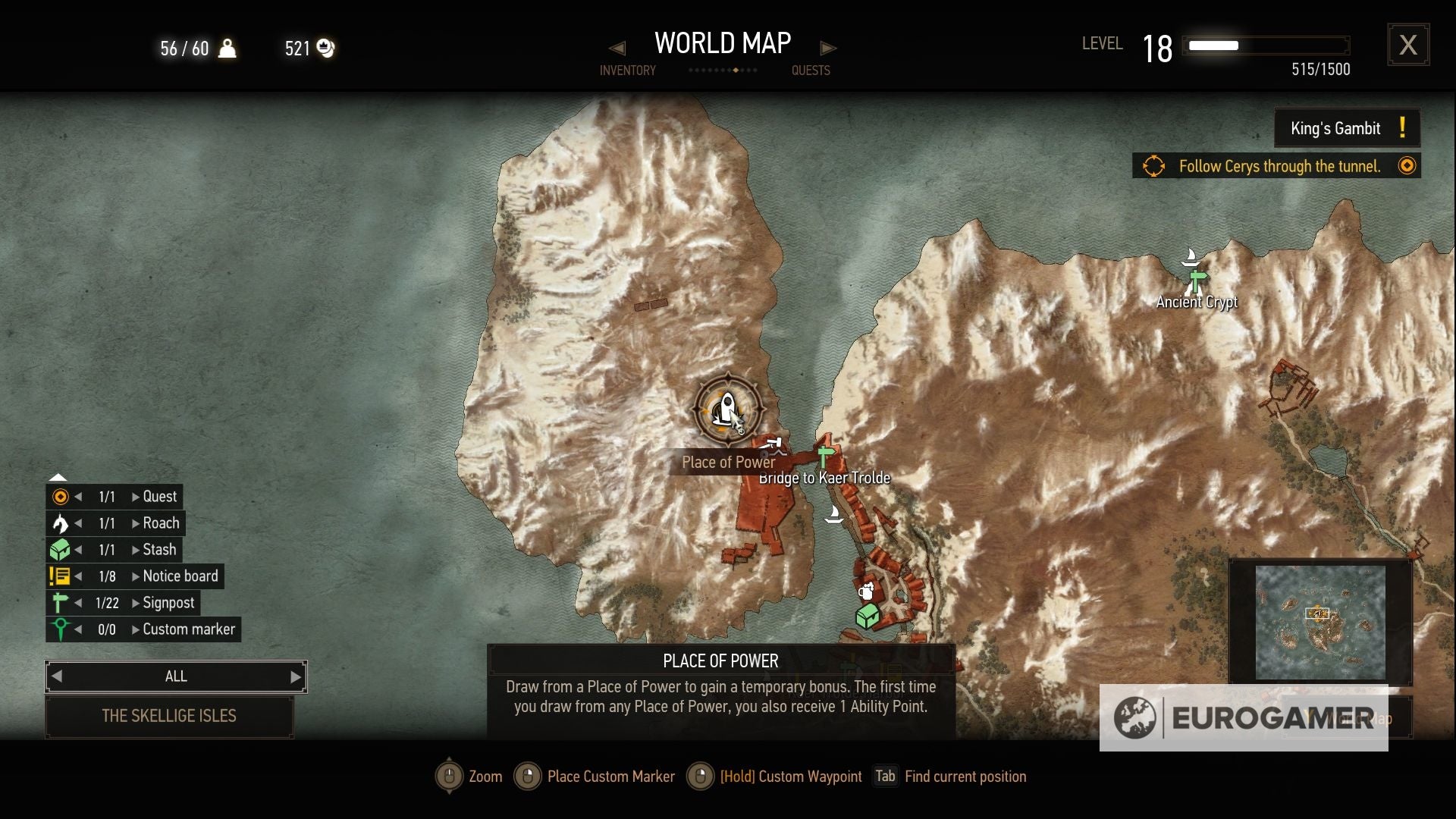The height and width of the screenshot is (819, 1456).
Task: Switch to the Quests panel
Action: 811,70
